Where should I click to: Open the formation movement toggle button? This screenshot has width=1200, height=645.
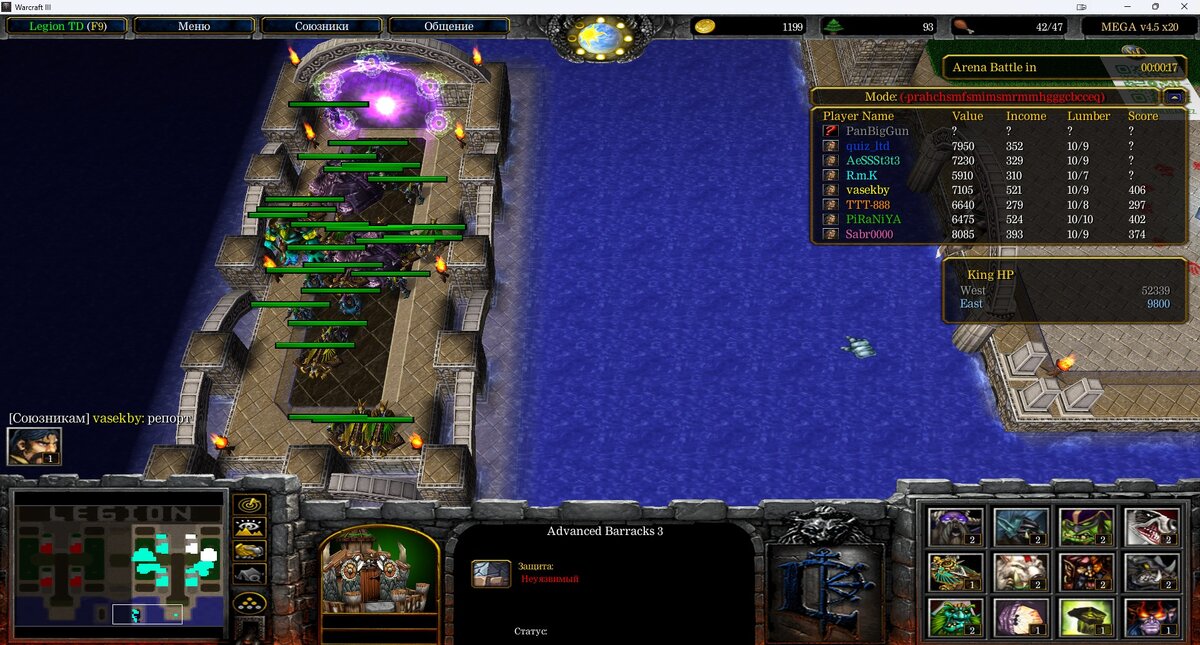click(x=249, y=602)
